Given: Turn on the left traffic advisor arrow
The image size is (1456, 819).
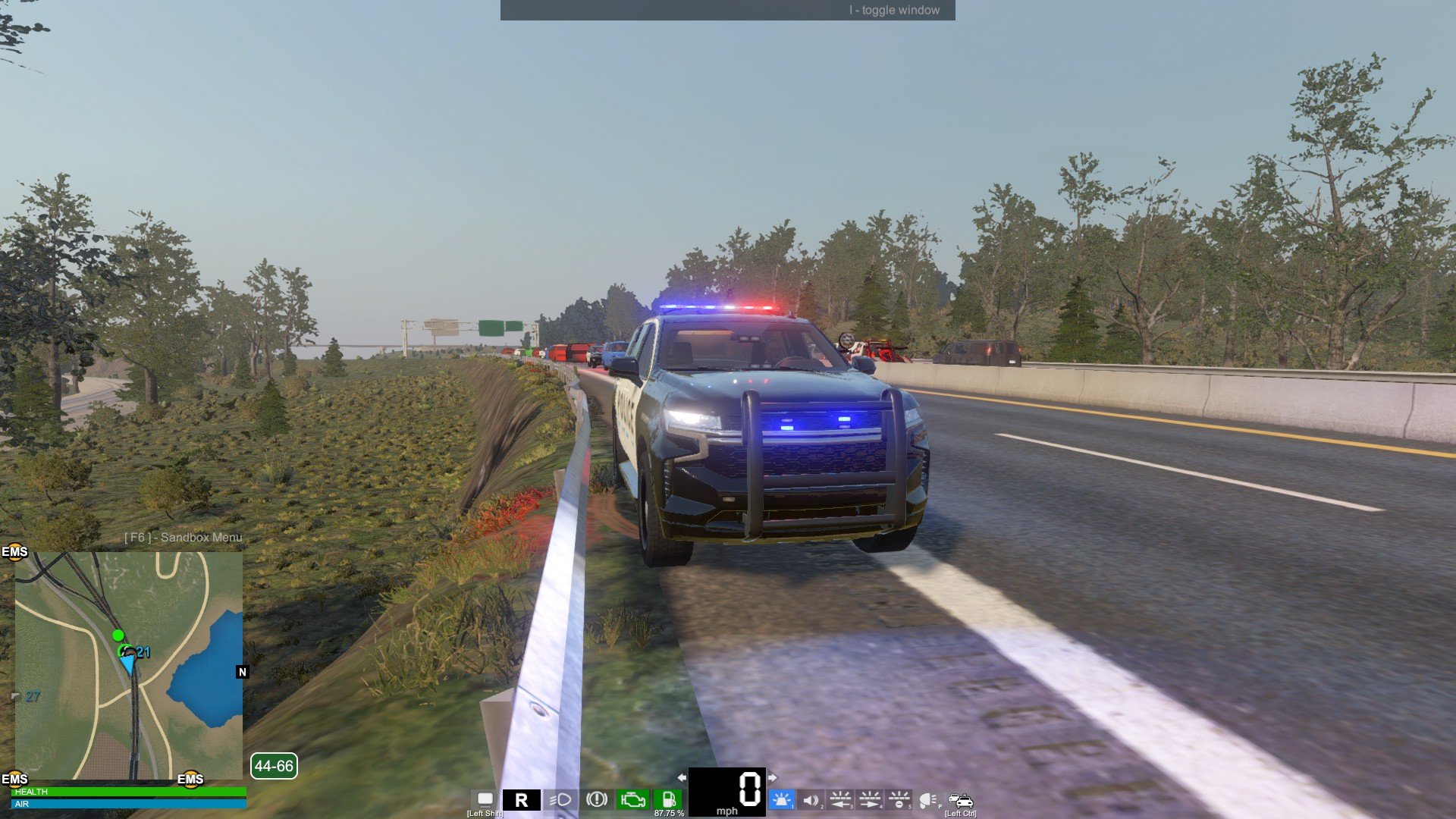Looking at the screenshot, I should [x=840, y=799].
